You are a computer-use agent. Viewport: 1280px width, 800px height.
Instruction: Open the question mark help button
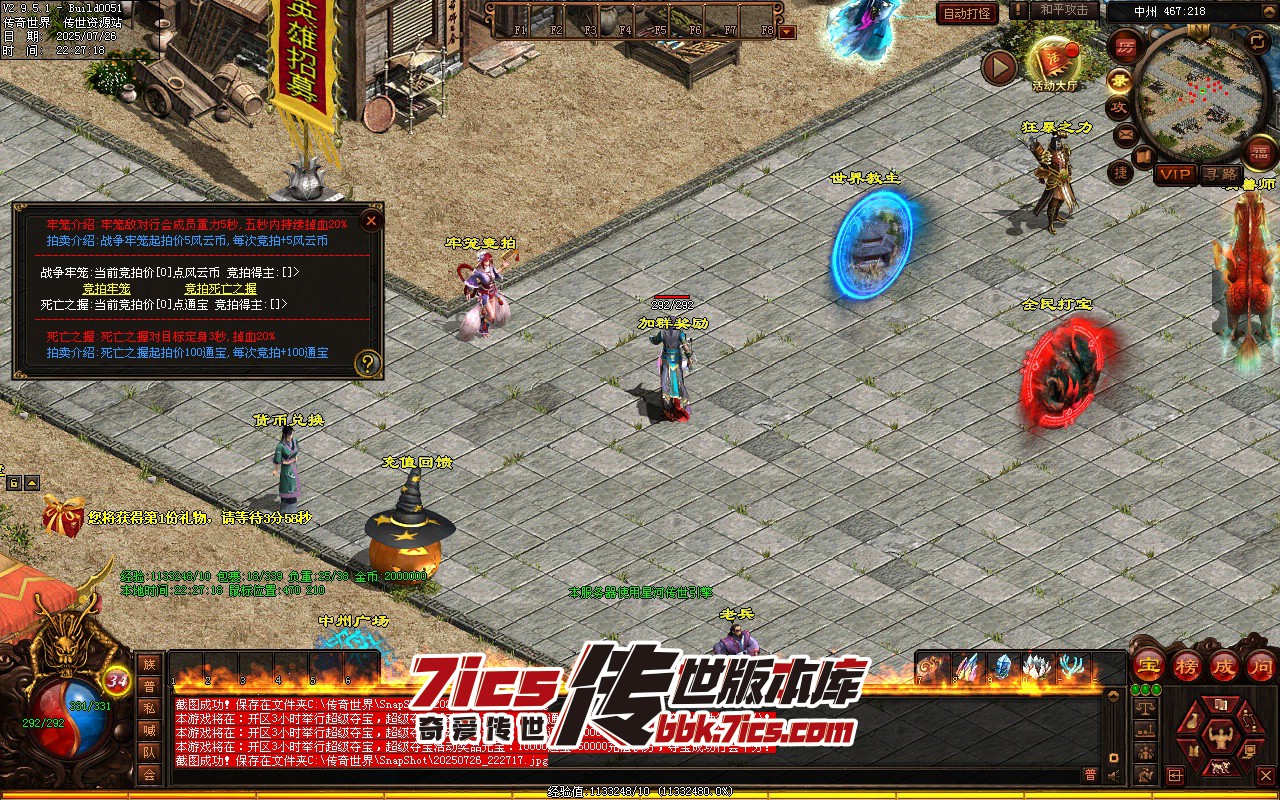(368, 363)
